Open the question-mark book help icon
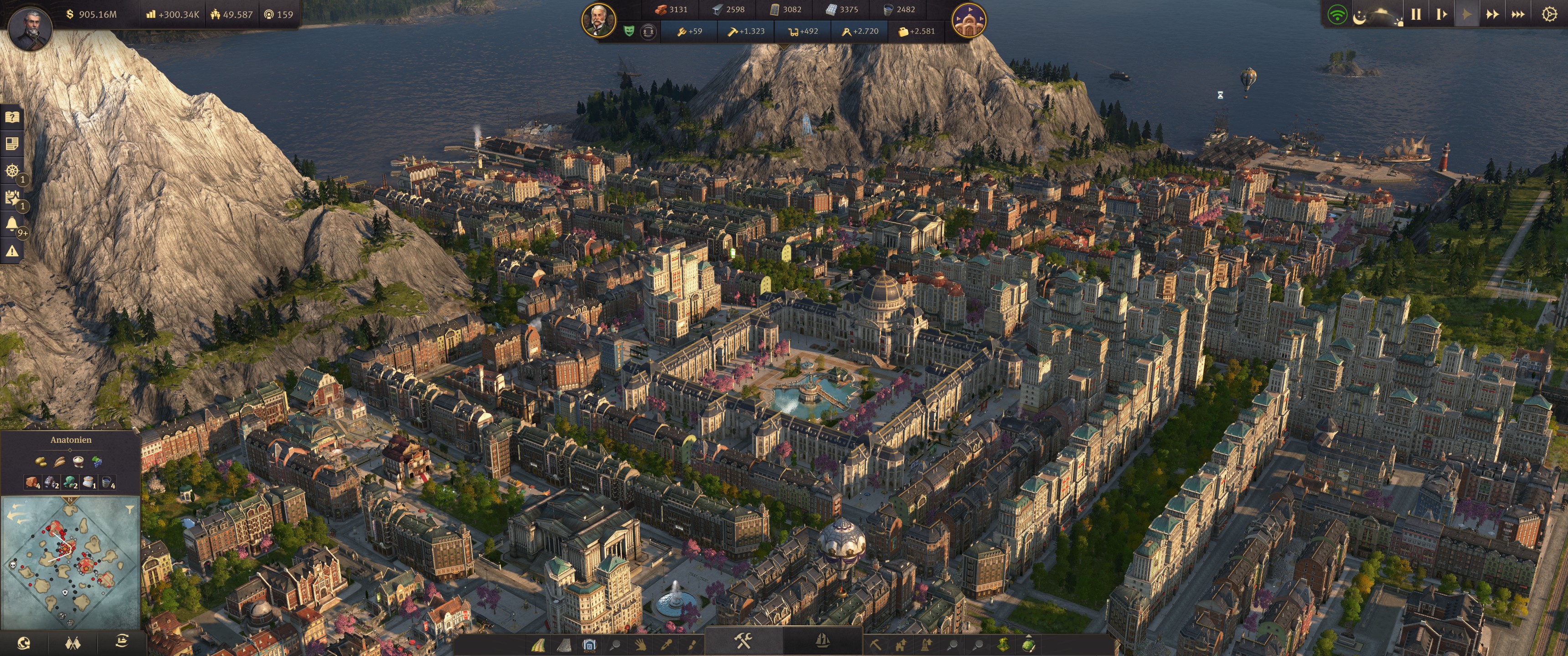This screenshot has width=1568, height=656. point(12,117)
